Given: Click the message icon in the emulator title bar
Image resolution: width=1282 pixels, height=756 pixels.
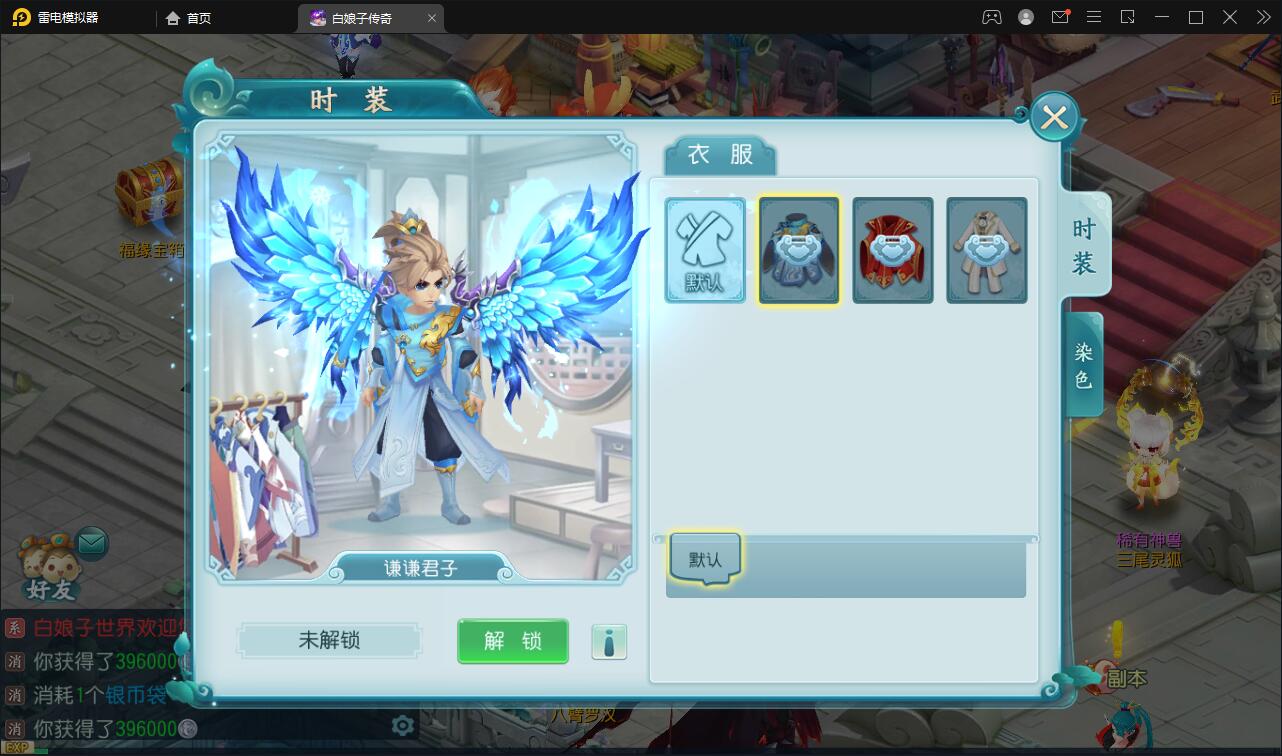Looking at the screenshot, I should tap(1061, 17).
